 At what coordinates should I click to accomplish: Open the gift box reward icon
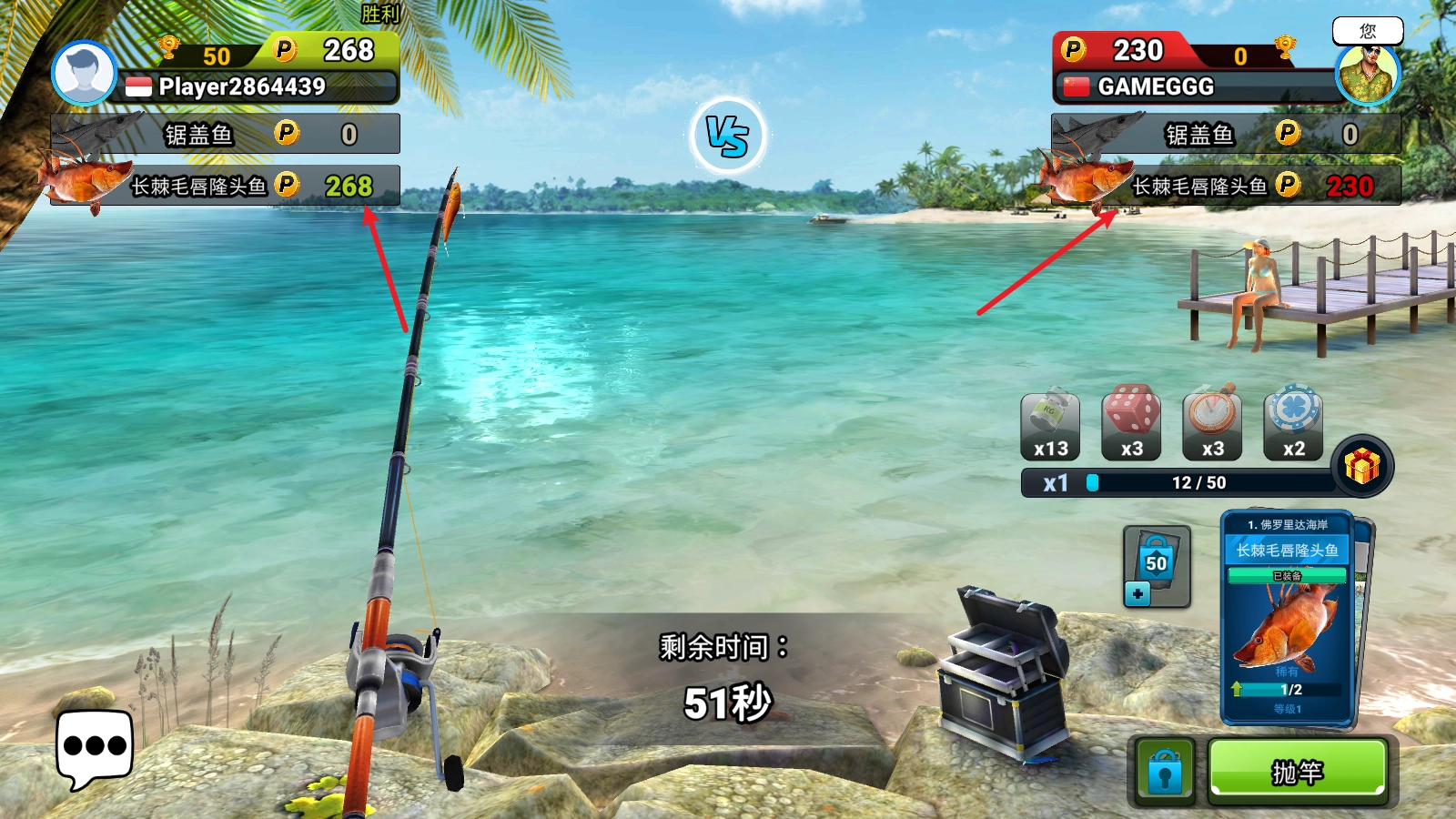click(1361, 466)
